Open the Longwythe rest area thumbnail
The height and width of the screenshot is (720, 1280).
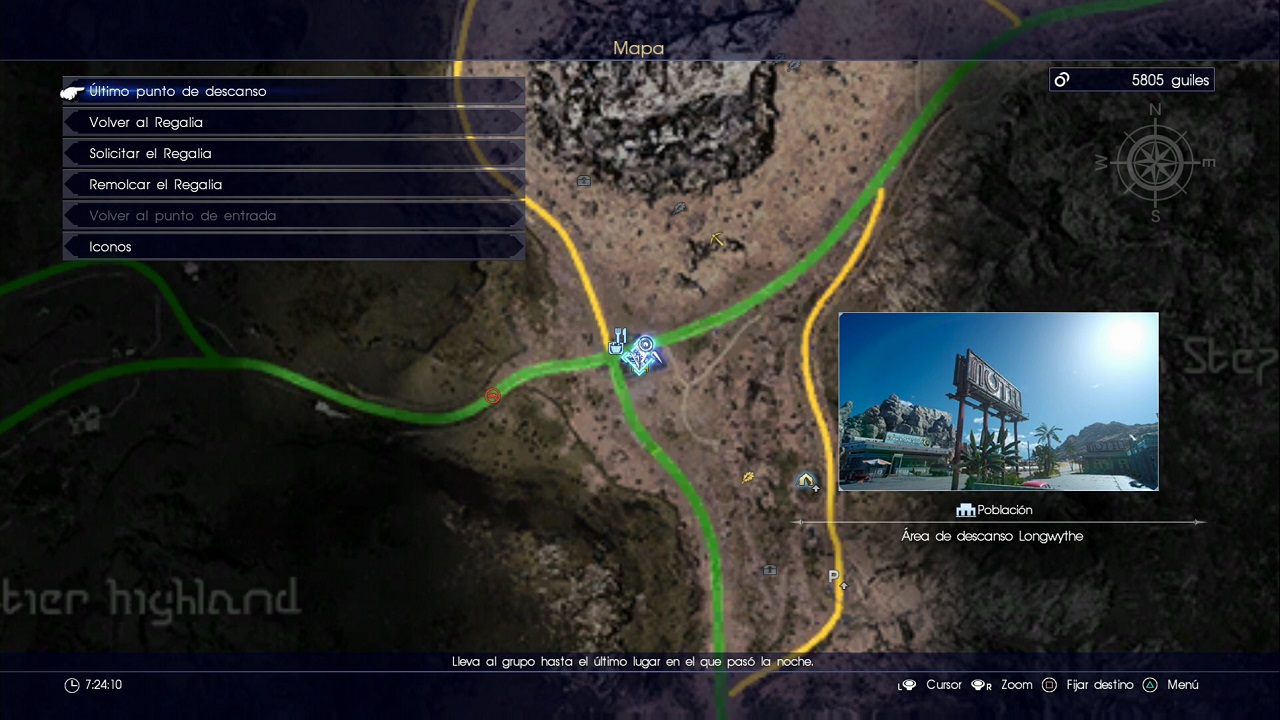(x=998, y=401)
